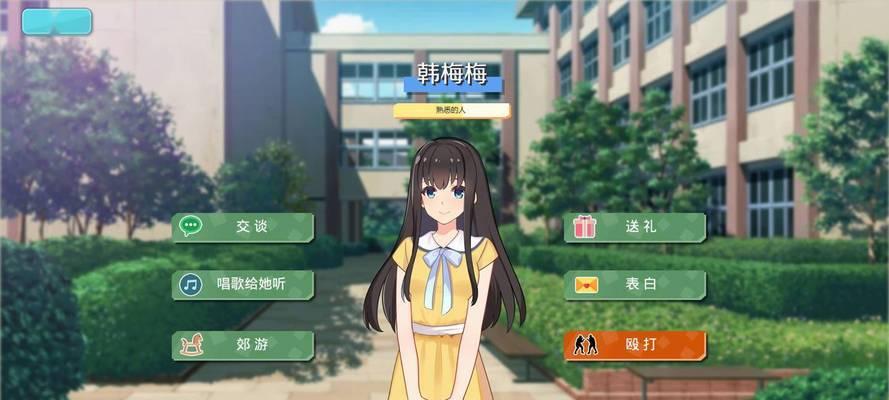Click the orange 殴打 button
Screen dimensions: 889x400
[635, 346]
